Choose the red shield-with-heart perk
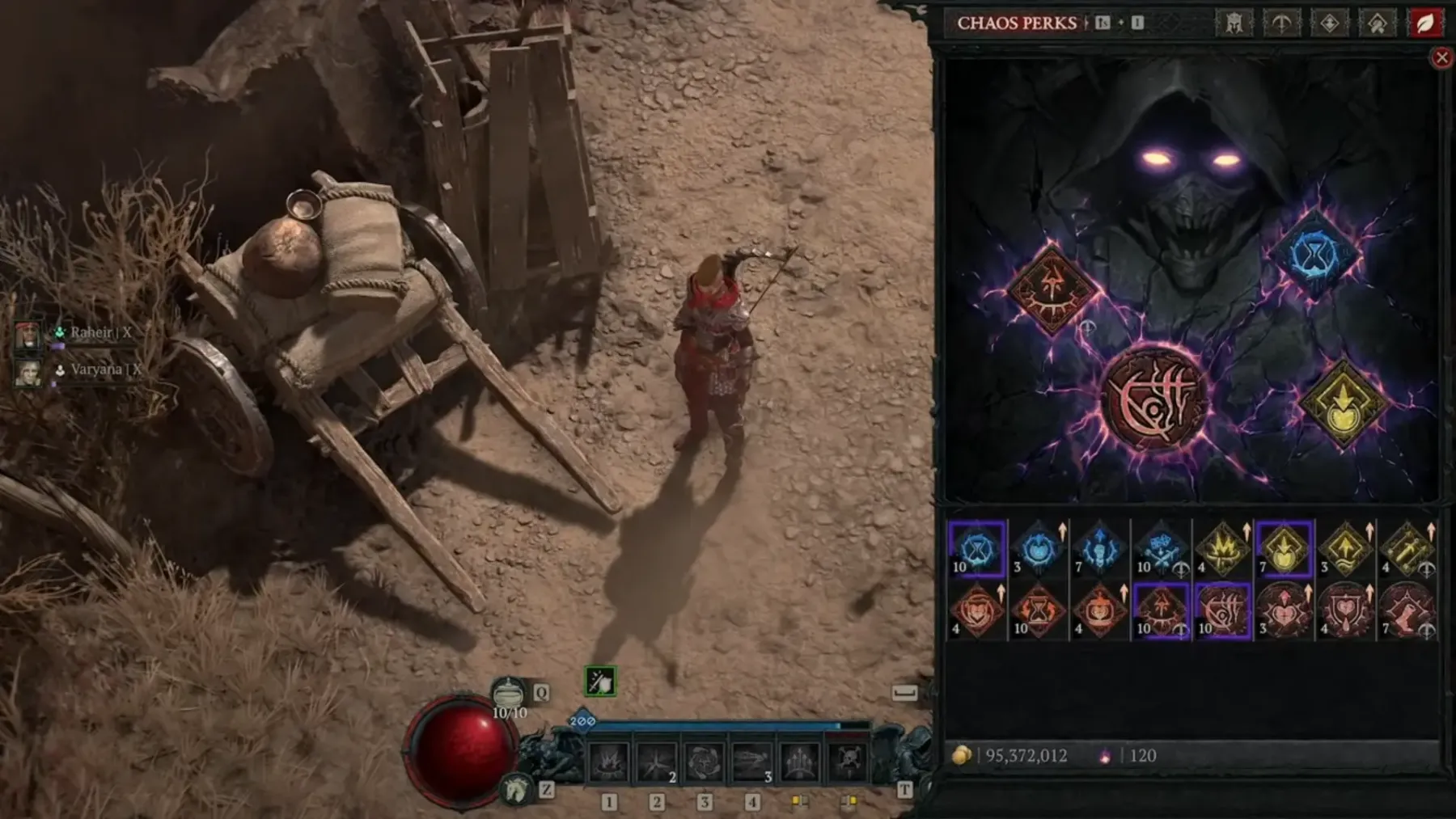Viewport: 1456px width, 819px height. click(1346, 610)
